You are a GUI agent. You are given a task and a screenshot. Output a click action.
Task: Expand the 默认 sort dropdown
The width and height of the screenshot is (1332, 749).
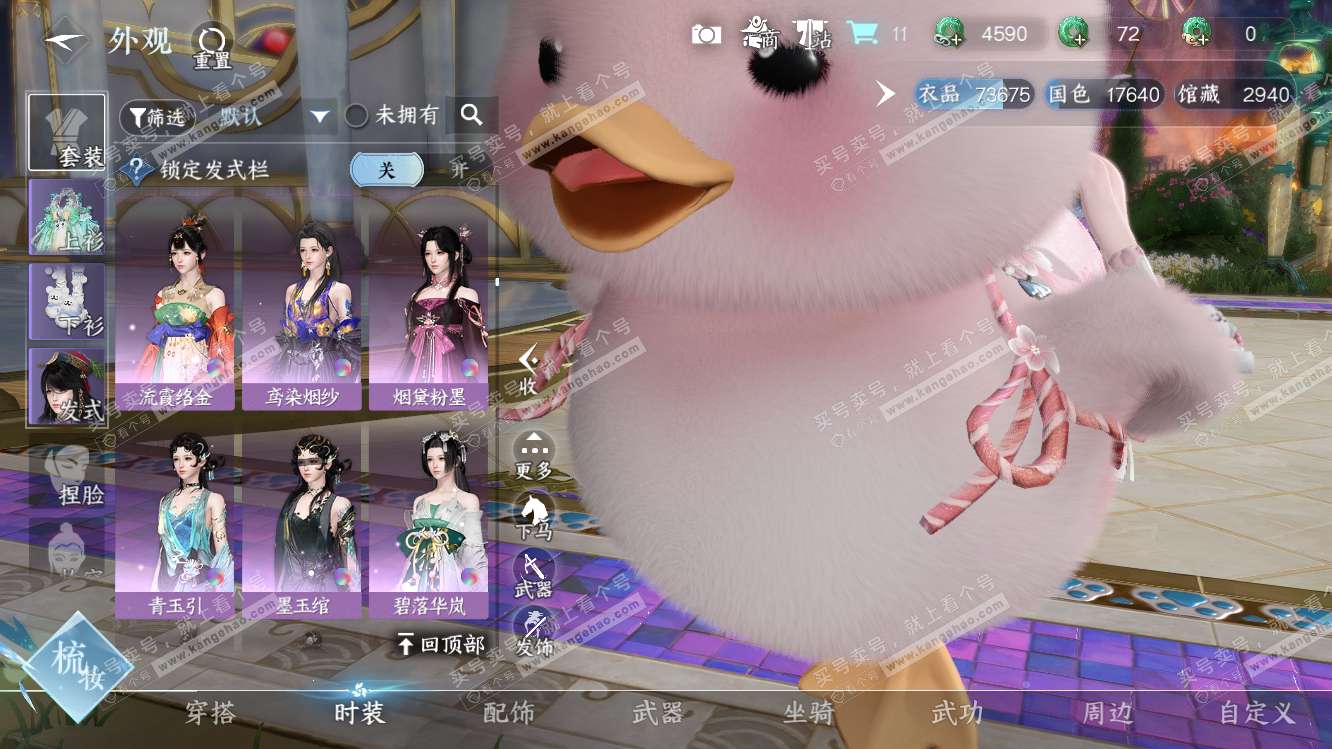[320, 116]
